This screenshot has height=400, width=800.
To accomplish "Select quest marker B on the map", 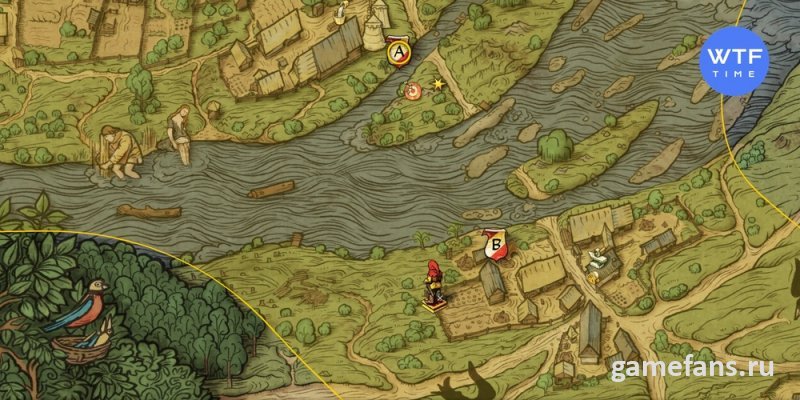I will [x=493, y=243].
